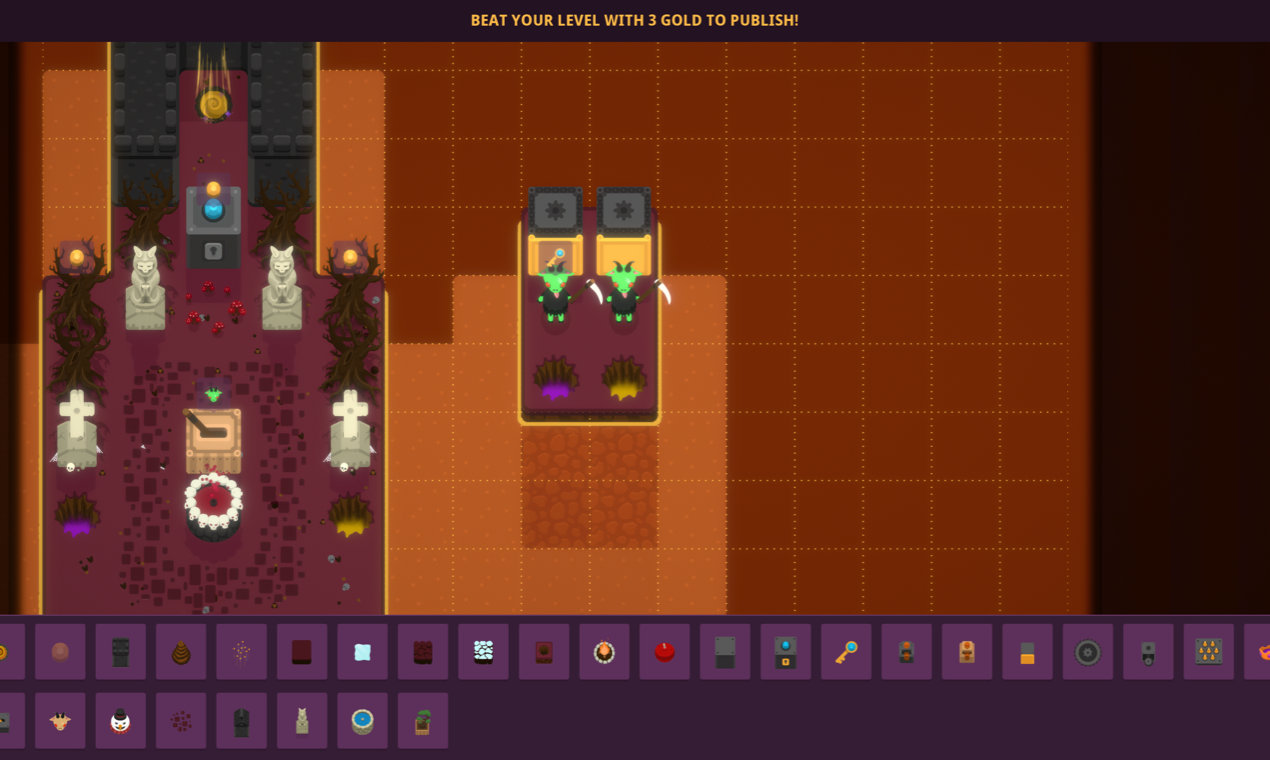Select the scattered red rubble tile

[181, 720]
